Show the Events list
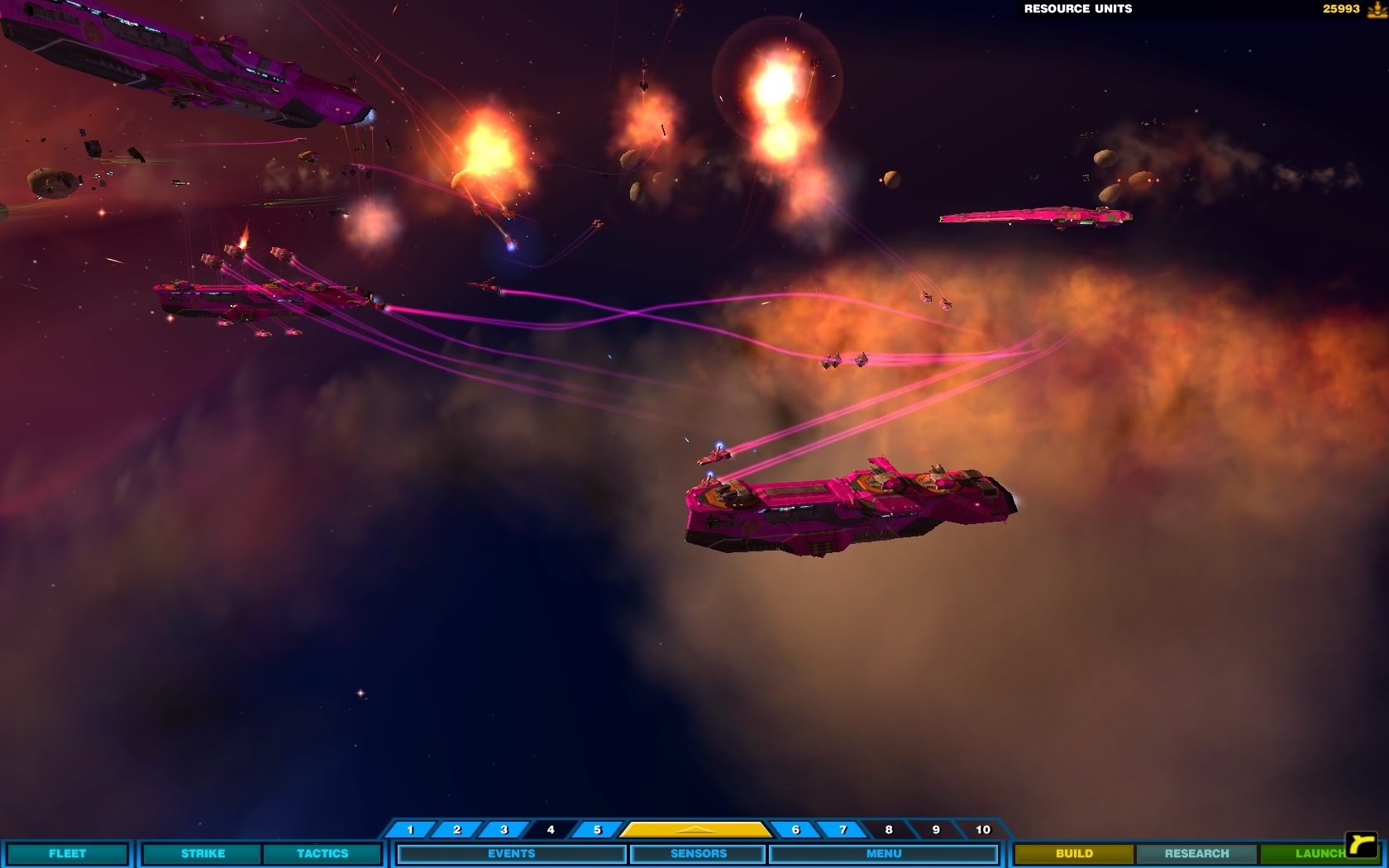Viewport: 1389px width, 868px height. tap(511, 853)
